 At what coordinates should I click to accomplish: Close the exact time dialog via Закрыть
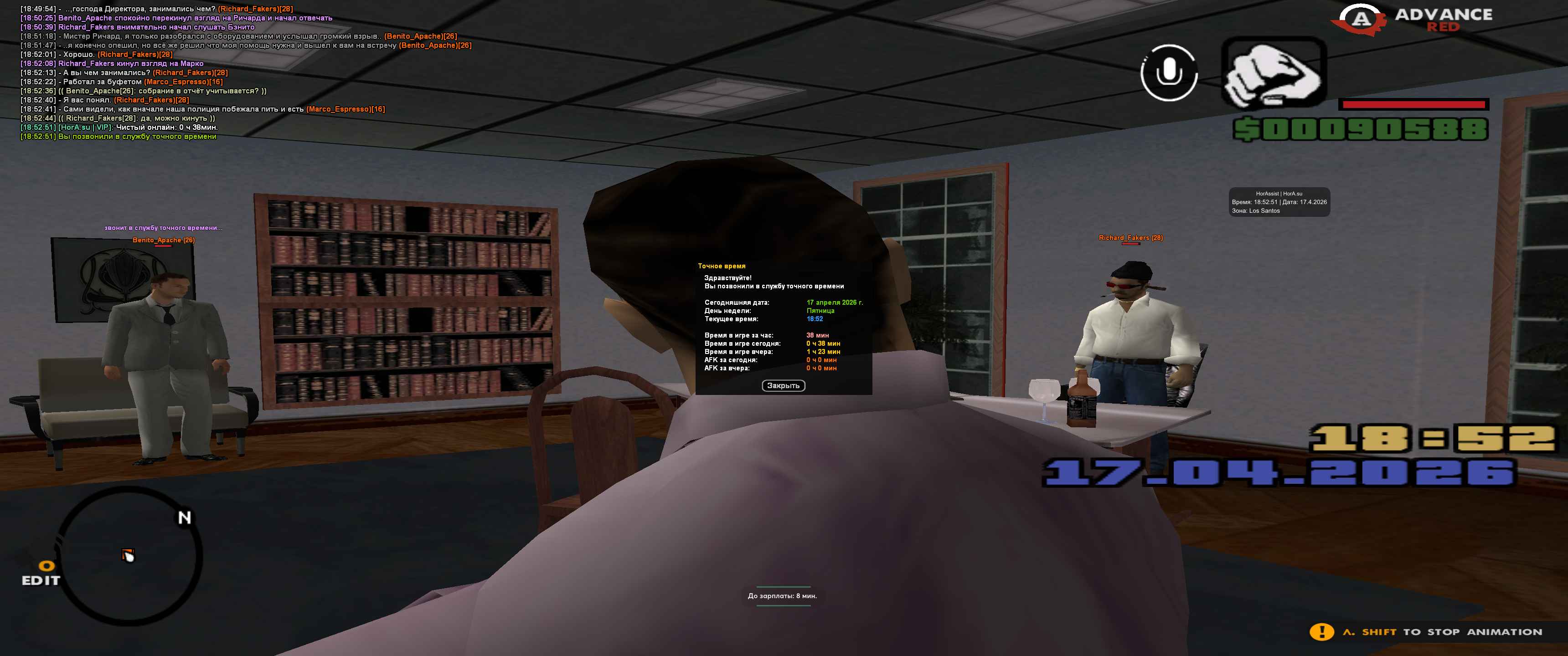[x=783, y=386]
